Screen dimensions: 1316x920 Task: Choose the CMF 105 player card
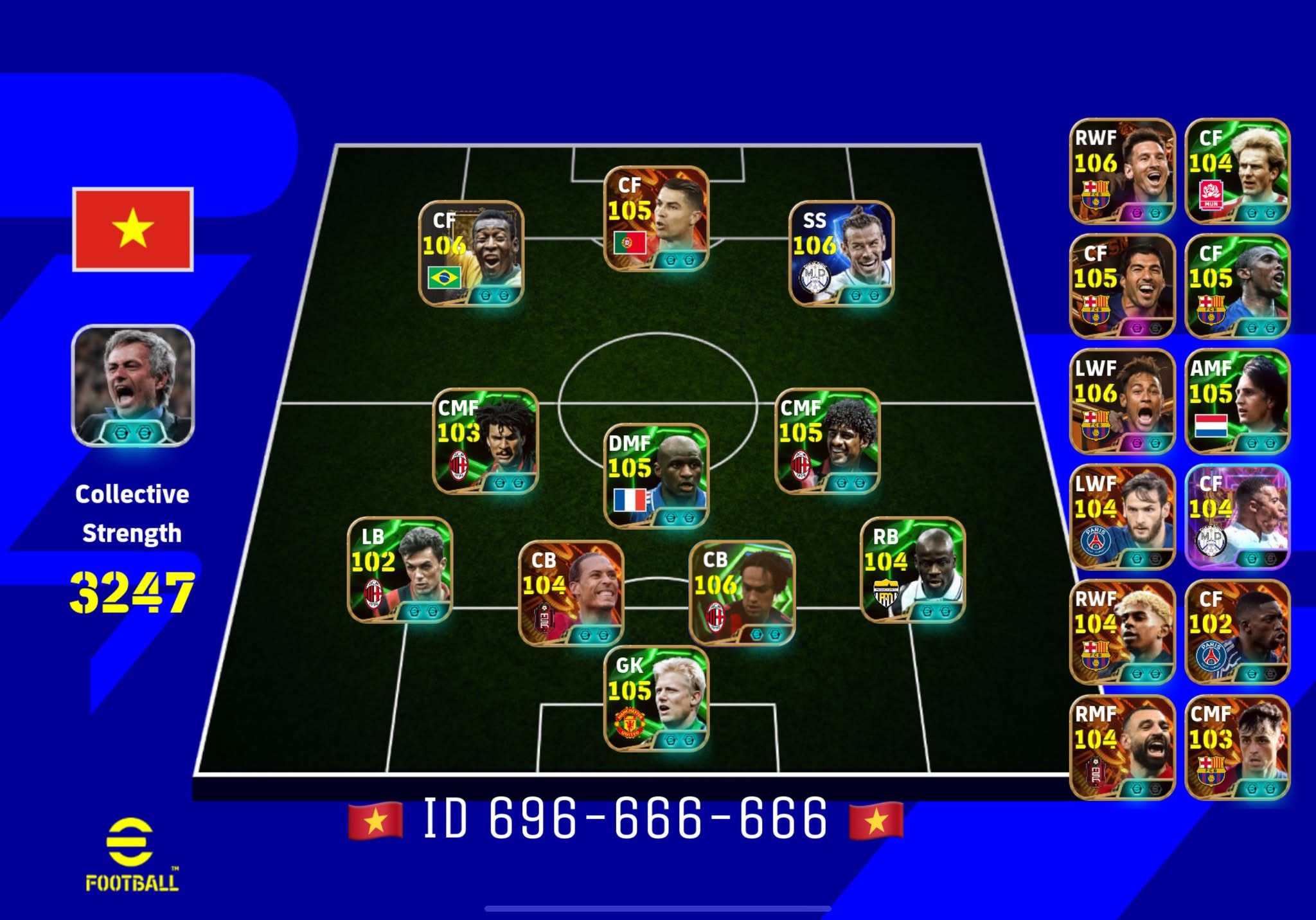tap(828, 441)
